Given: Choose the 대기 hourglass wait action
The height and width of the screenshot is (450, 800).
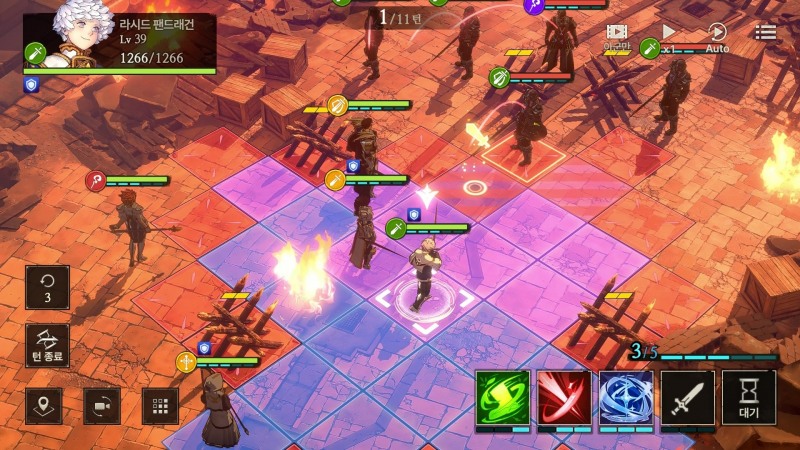Looking at the screenshot, I should click(x=749, y=397).
